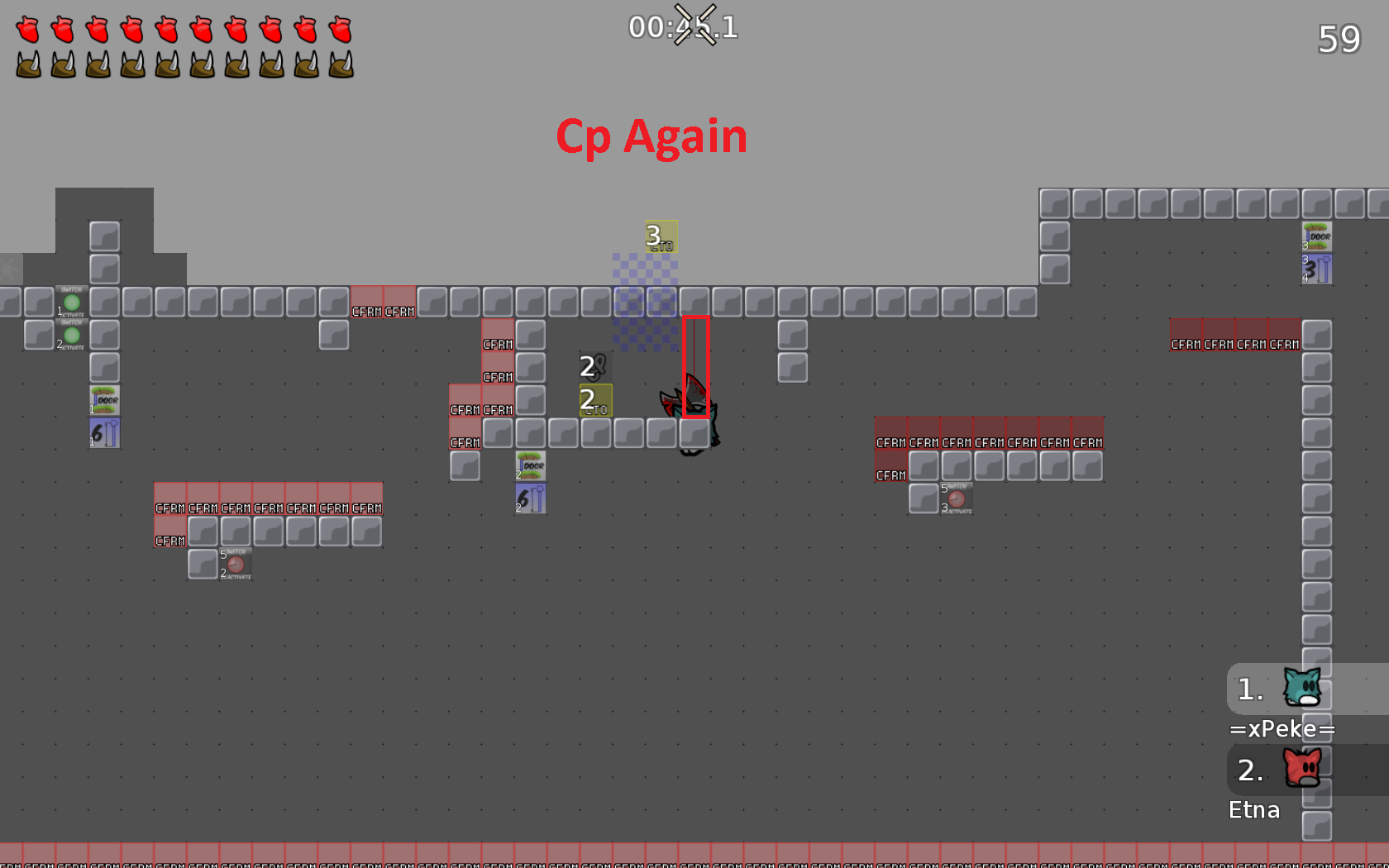This screenshot has height=868, width=1389.
Task: Click Etna's red fox avatar
Action: [x=1302, y=769]
